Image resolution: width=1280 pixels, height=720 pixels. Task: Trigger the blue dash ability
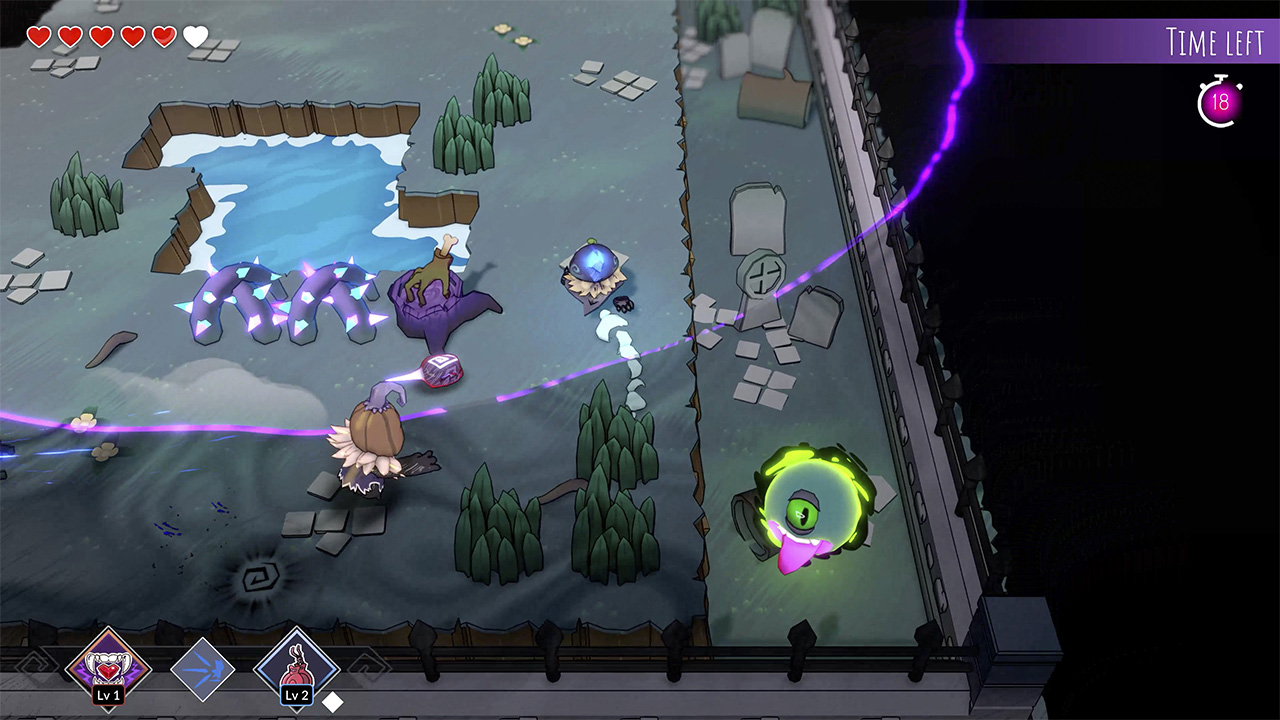[x=202, y=668]
